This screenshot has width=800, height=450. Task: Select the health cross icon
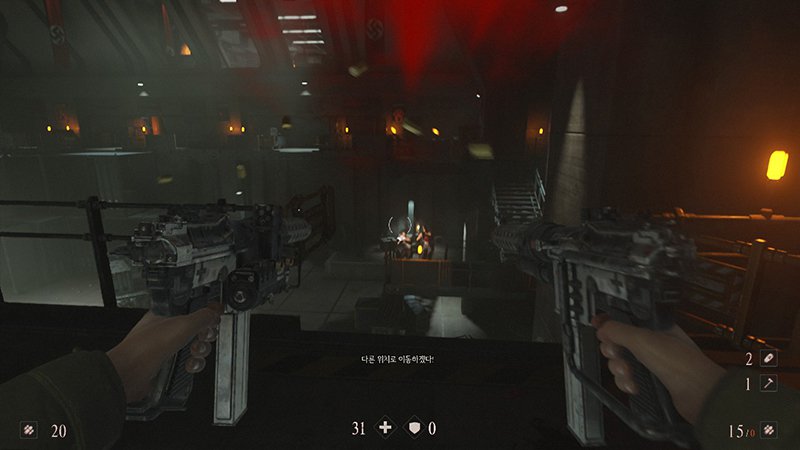click(x=385, y=428)
